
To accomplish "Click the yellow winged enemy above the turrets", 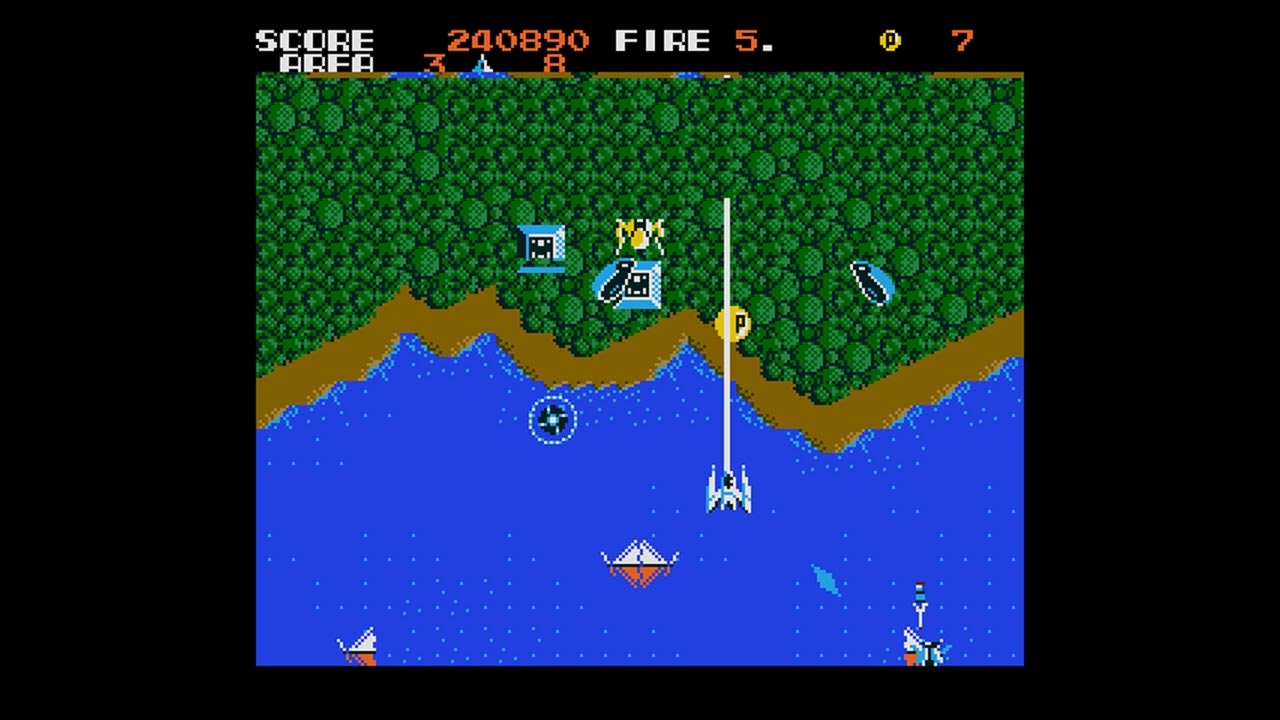I will coord(641,231).
